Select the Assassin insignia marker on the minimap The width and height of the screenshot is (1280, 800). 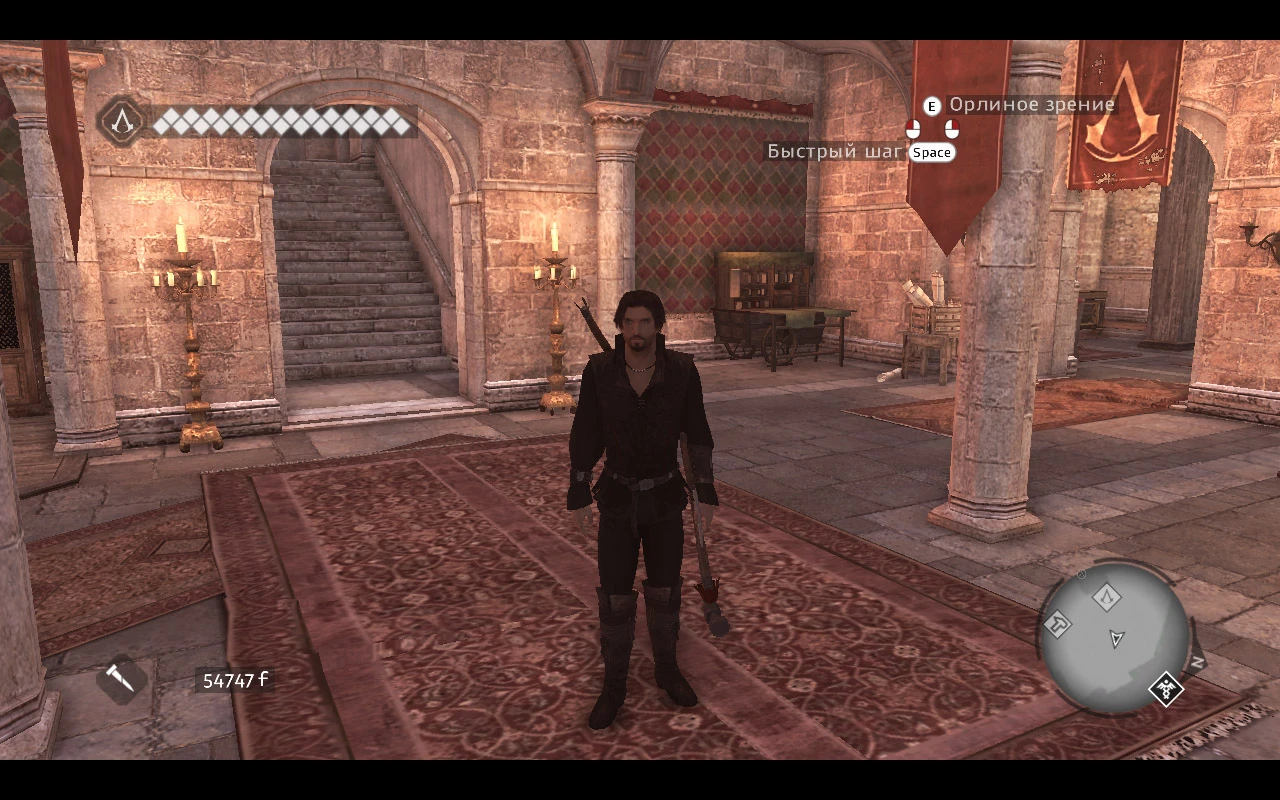click(1108, 597)
